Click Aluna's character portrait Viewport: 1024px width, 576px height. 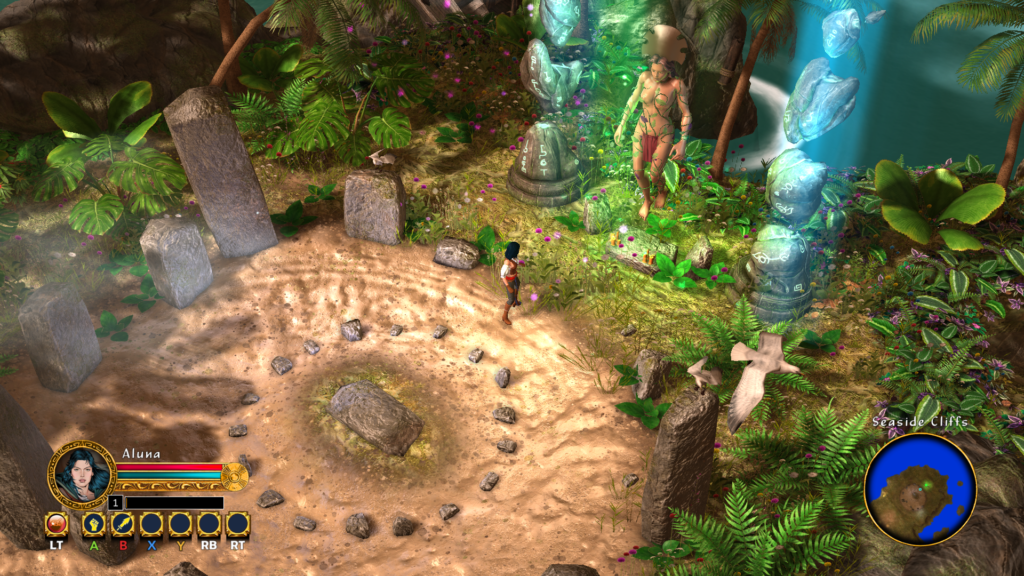pos(82,473)
